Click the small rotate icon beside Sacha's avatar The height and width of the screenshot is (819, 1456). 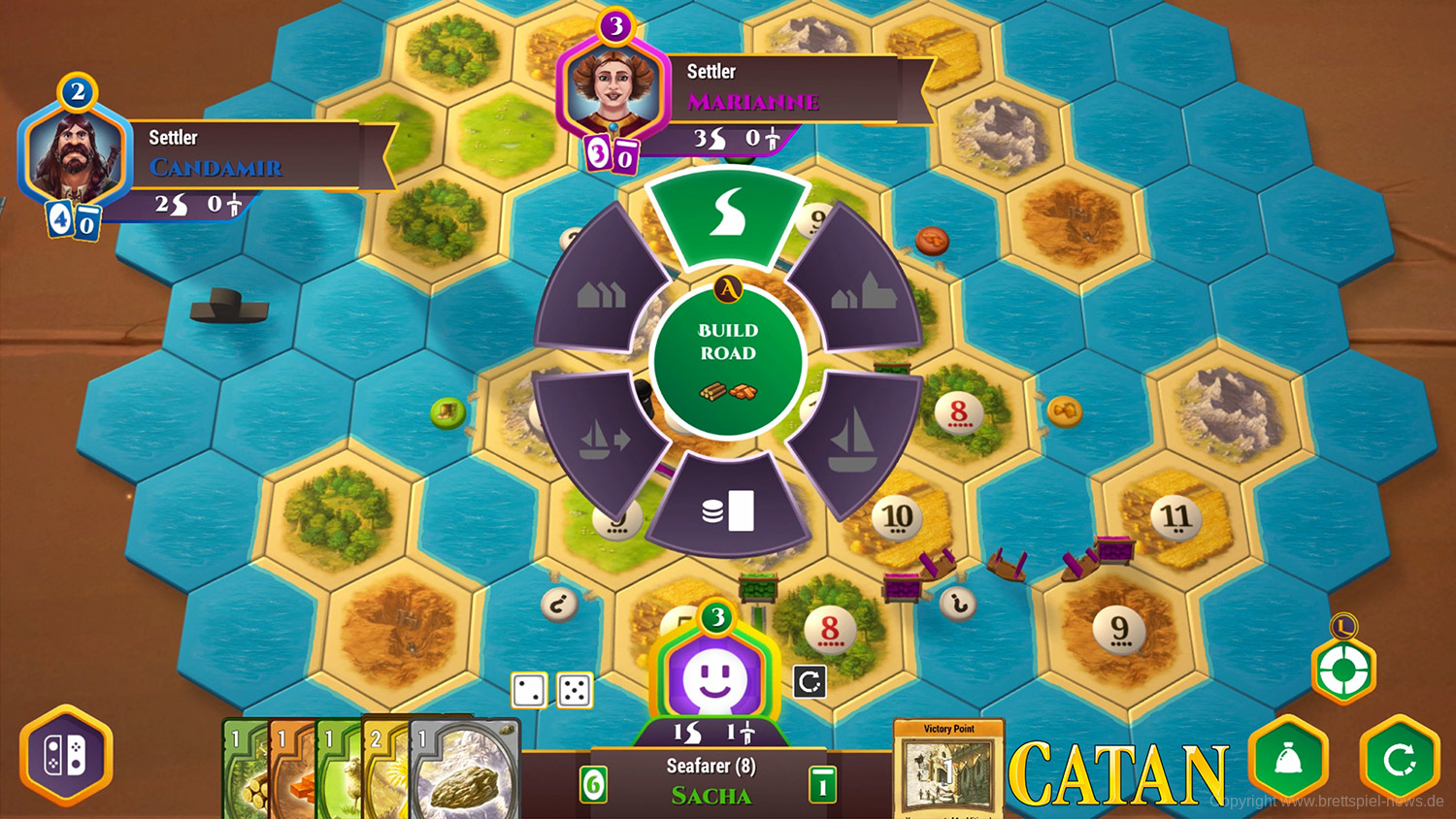(x=810, y=682)
